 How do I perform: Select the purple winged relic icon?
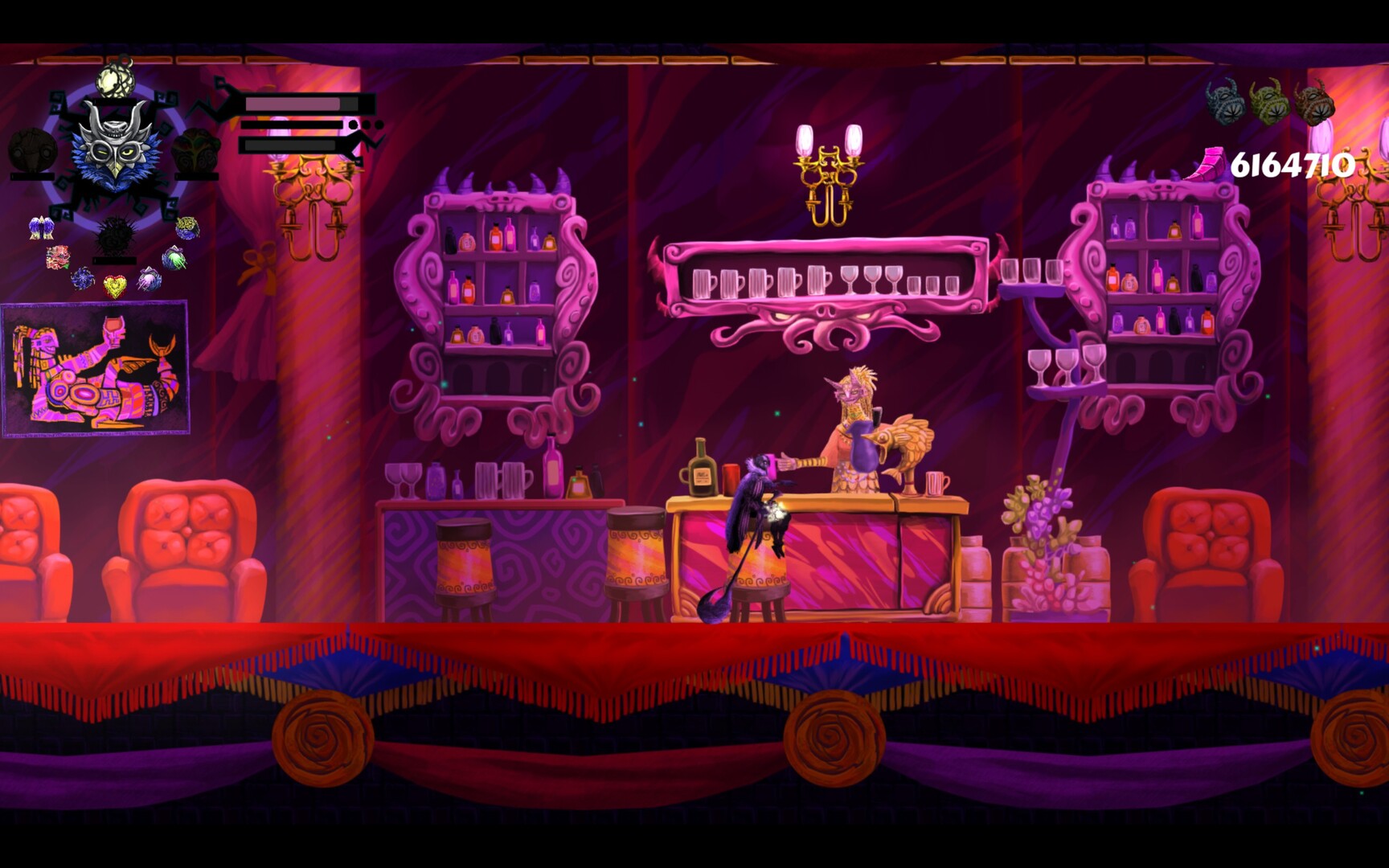40,228
